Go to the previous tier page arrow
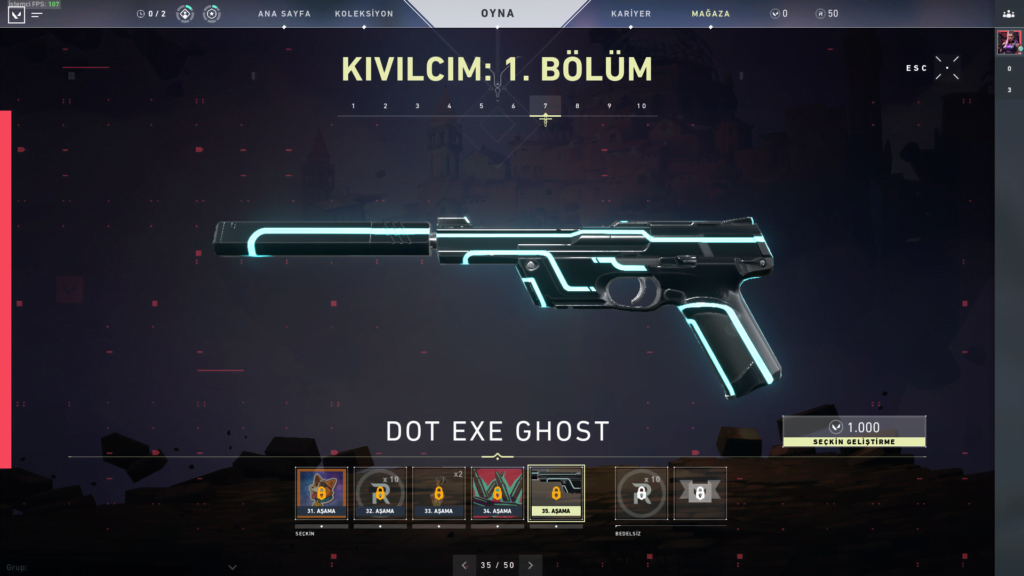The image size is (1024, 576). click(x=464, y=565)
